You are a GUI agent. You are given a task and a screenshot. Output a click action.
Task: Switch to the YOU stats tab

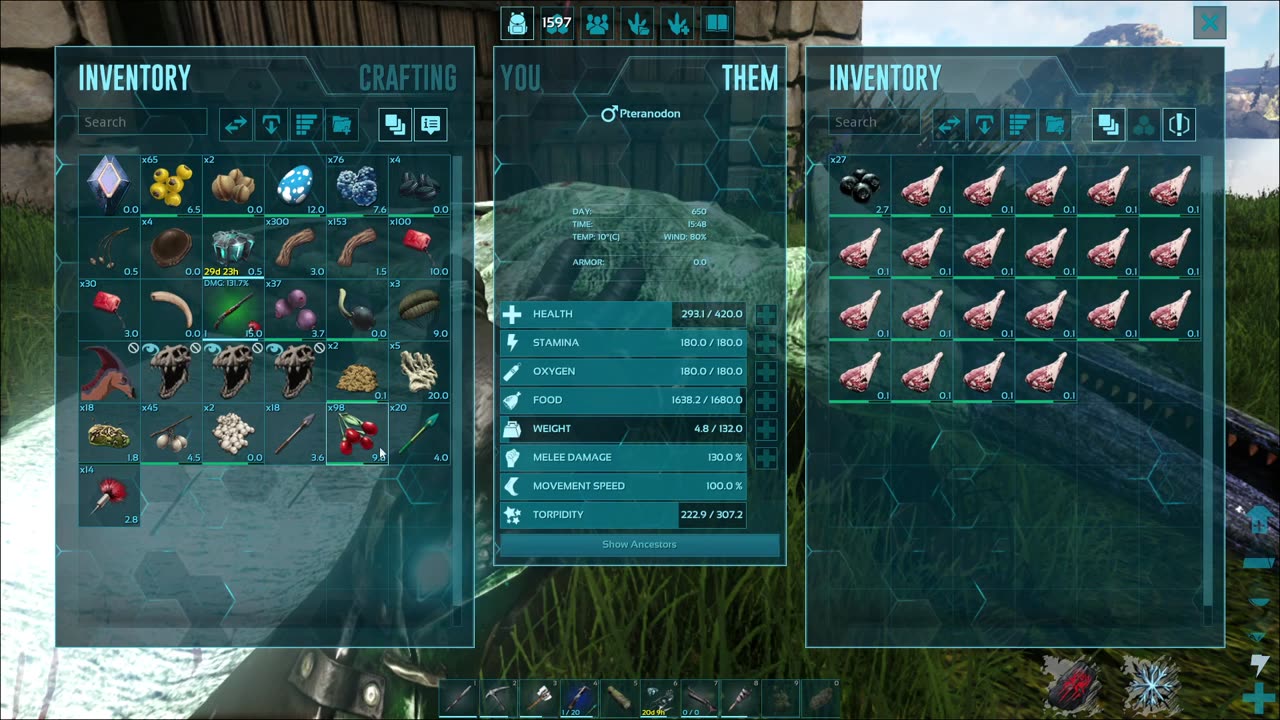(520, 78)
